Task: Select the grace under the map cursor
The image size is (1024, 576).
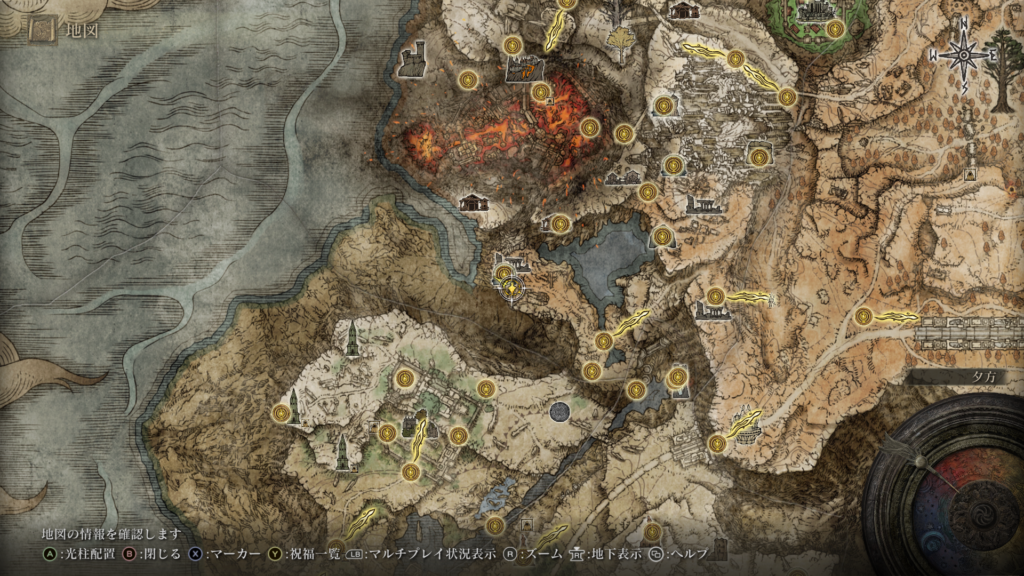Action: [x=511, y=288]
